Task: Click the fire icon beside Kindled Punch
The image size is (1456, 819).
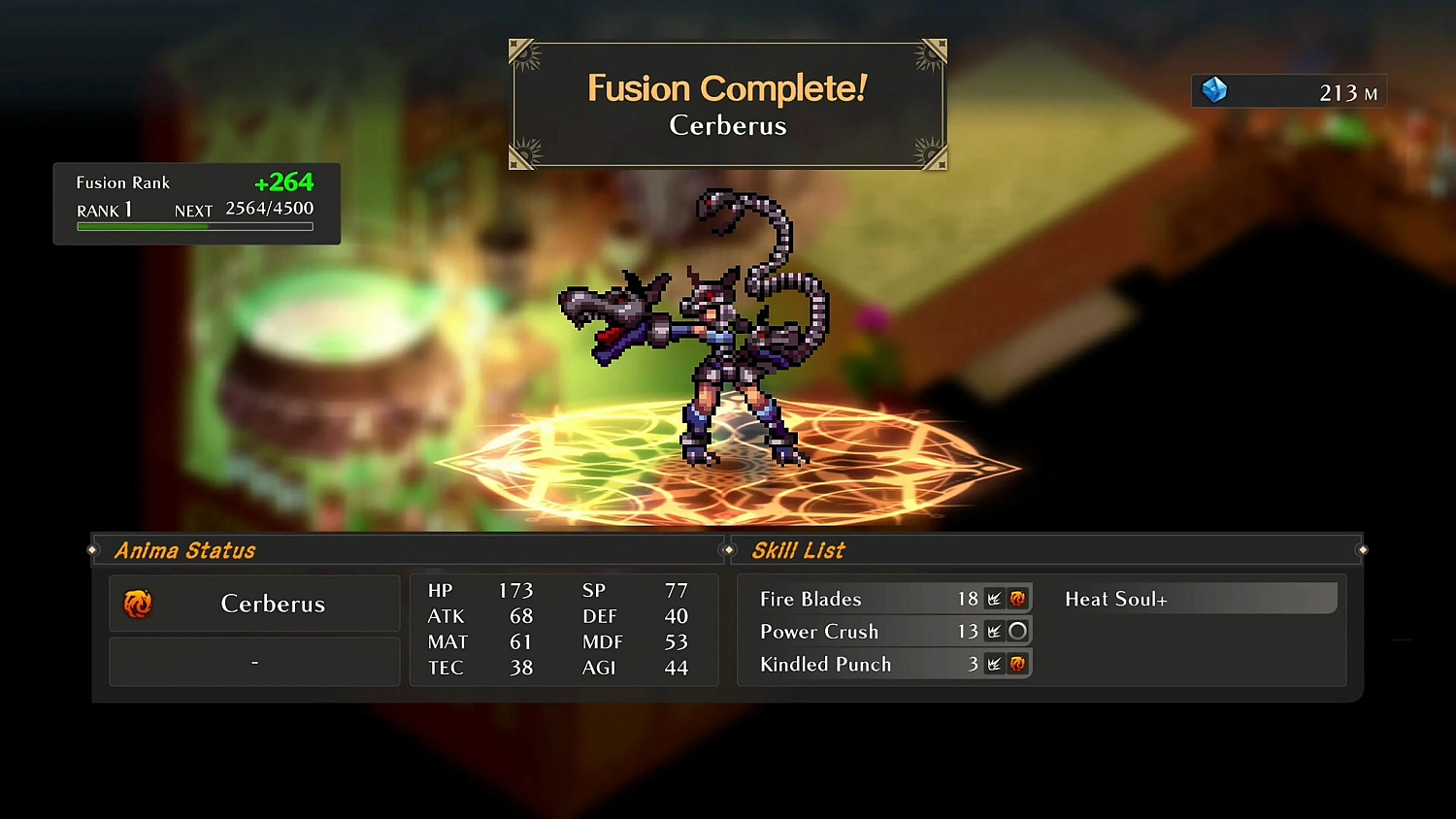Action: point(1017,664)
